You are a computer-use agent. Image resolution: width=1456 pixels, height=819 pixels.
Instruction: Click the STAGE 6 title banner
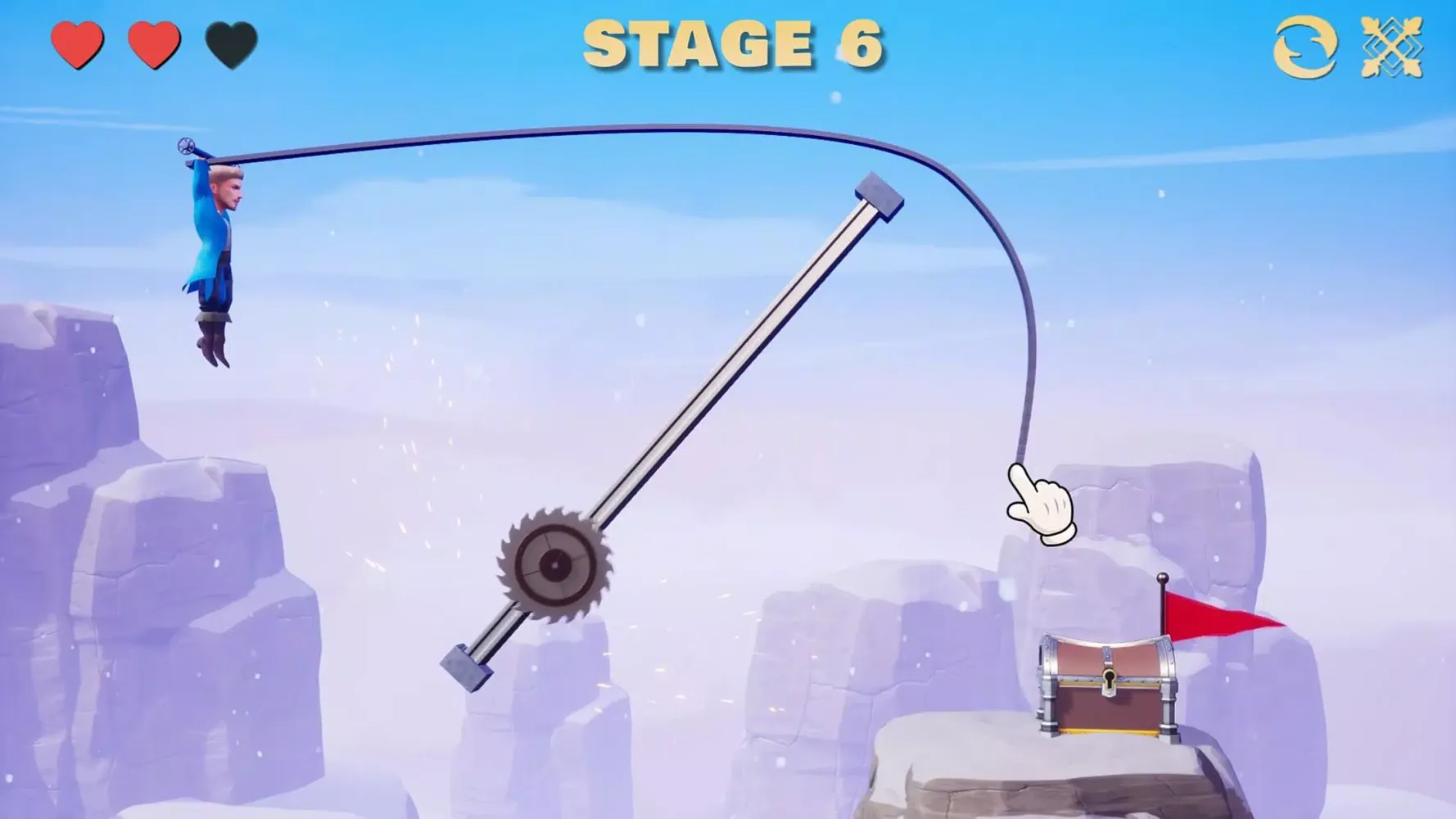coord(735,45)
